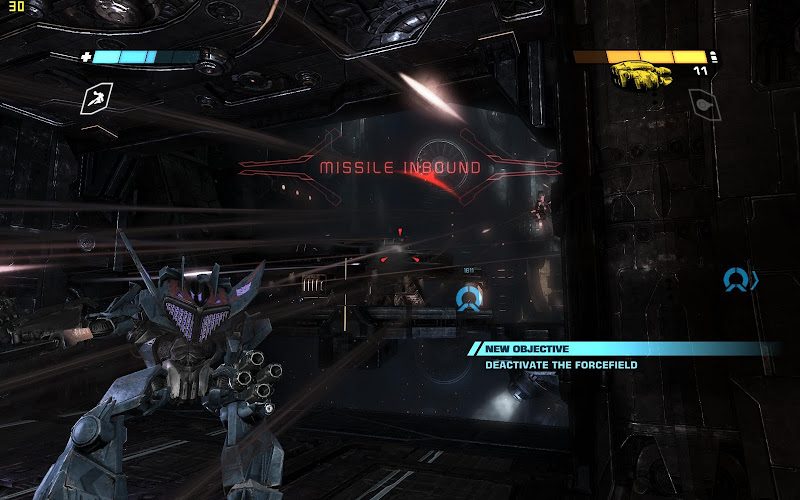Viewport: 800px width, 500px height.
Task: Select the blue waypoint marker with arrow
Action: tap(741, 279)
